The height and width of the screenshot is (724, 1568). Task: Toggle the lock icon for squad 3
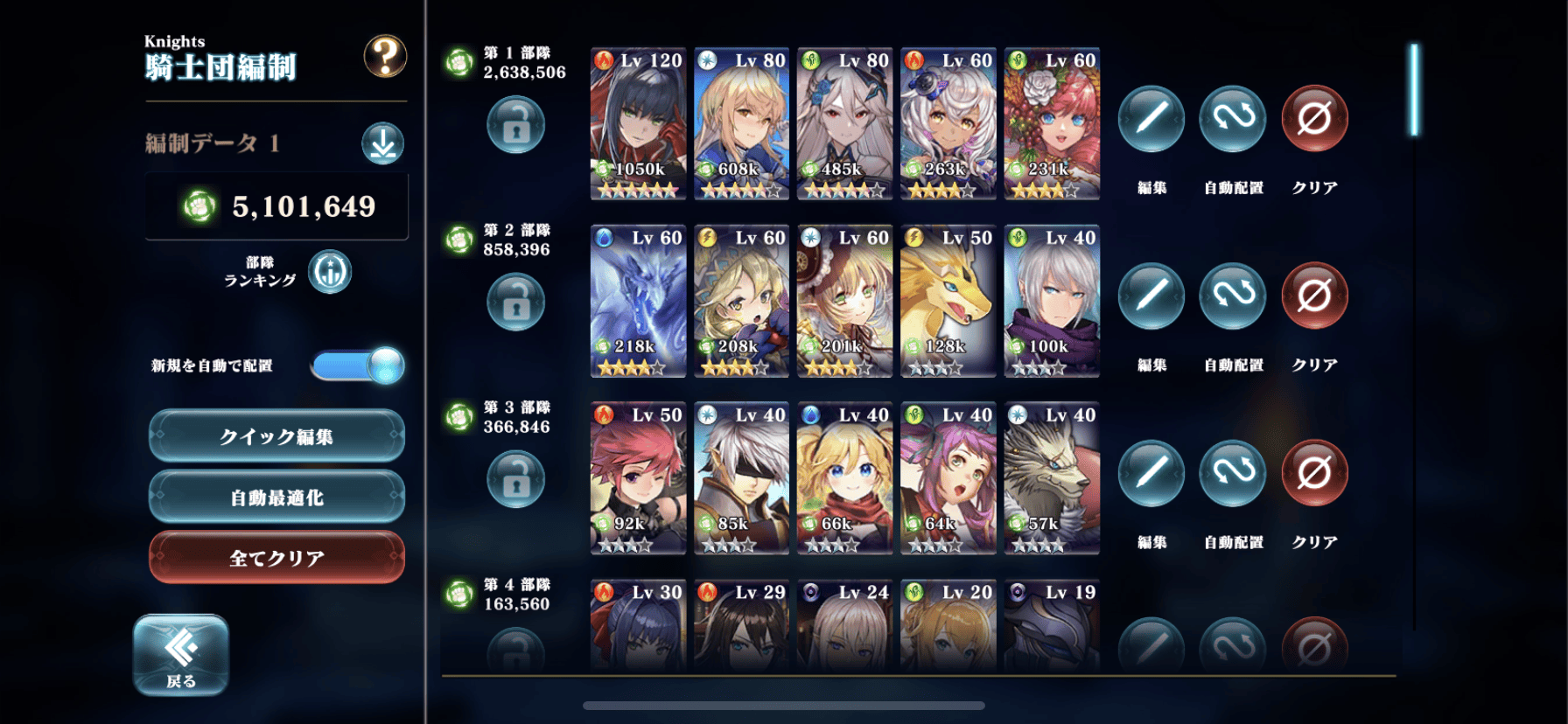coord(515,479)
